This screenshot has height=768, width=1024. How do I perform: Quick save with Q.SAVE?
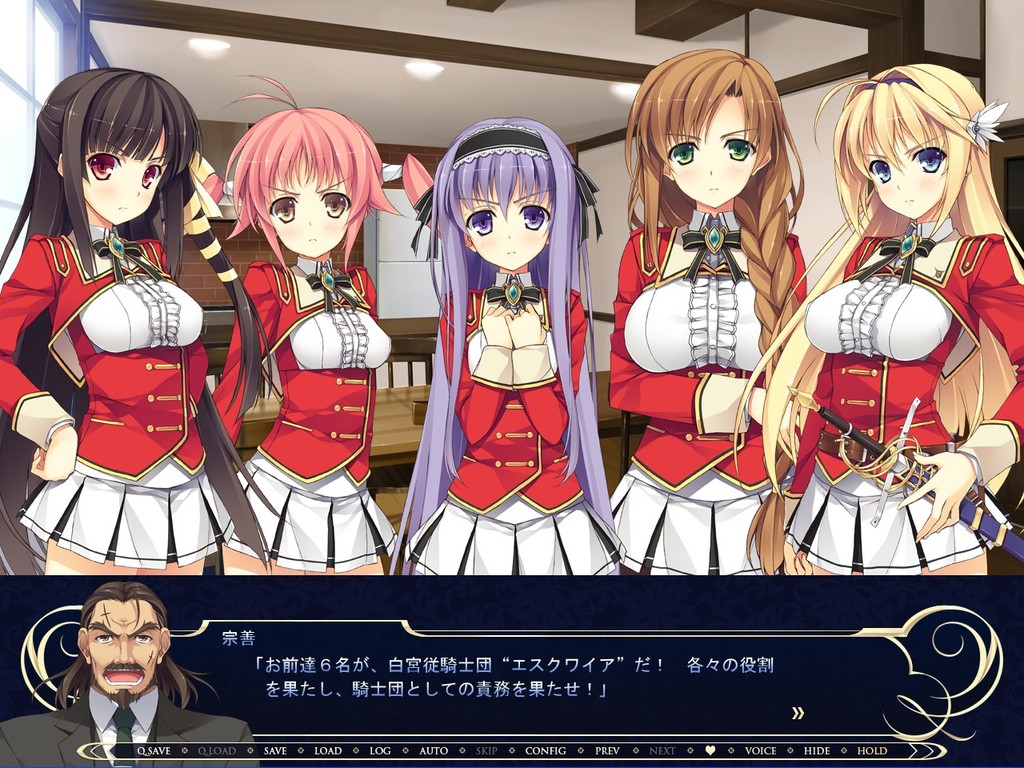(153, 750)
